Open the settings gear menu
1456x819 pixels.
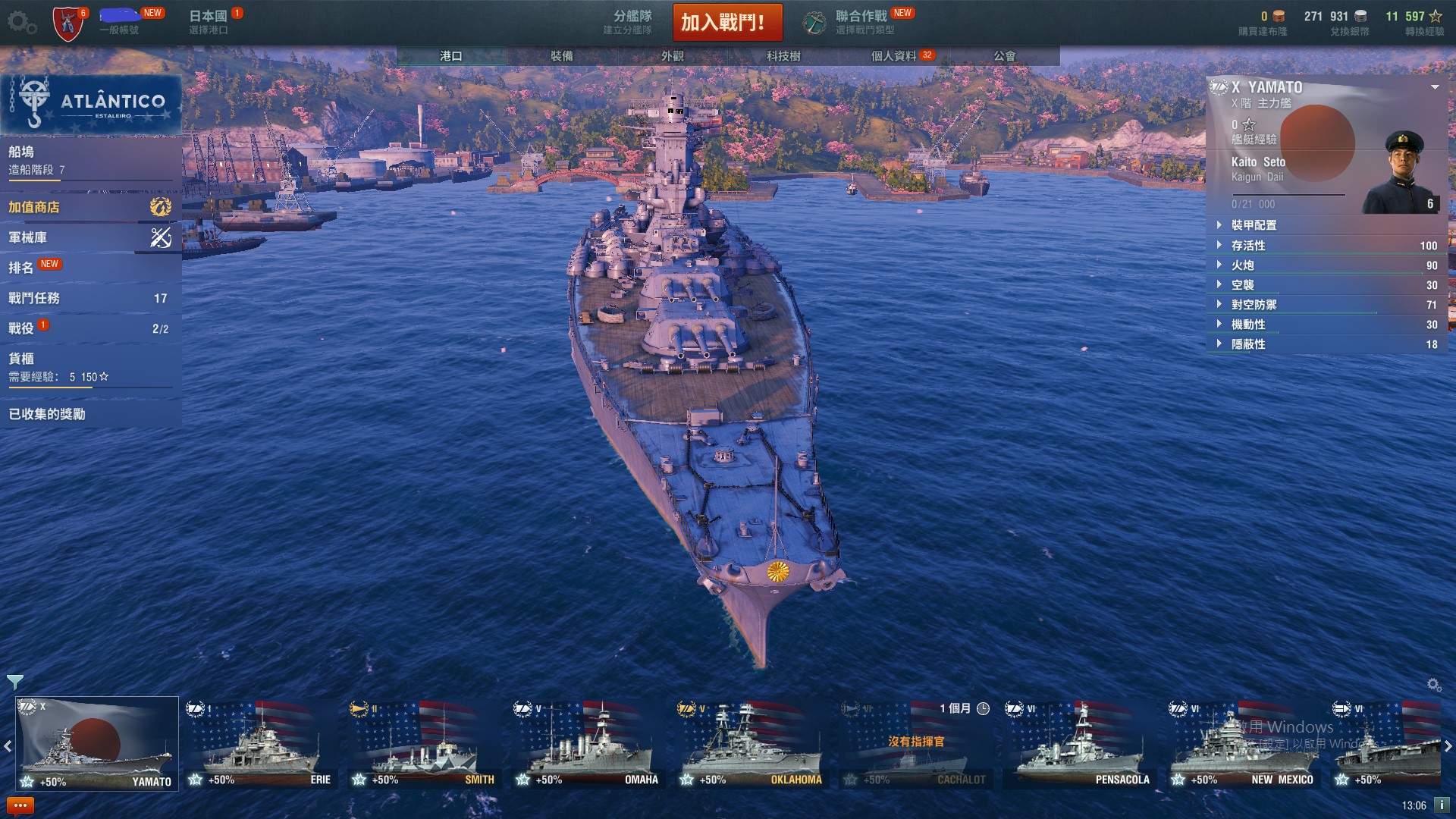tap(20, 23)
